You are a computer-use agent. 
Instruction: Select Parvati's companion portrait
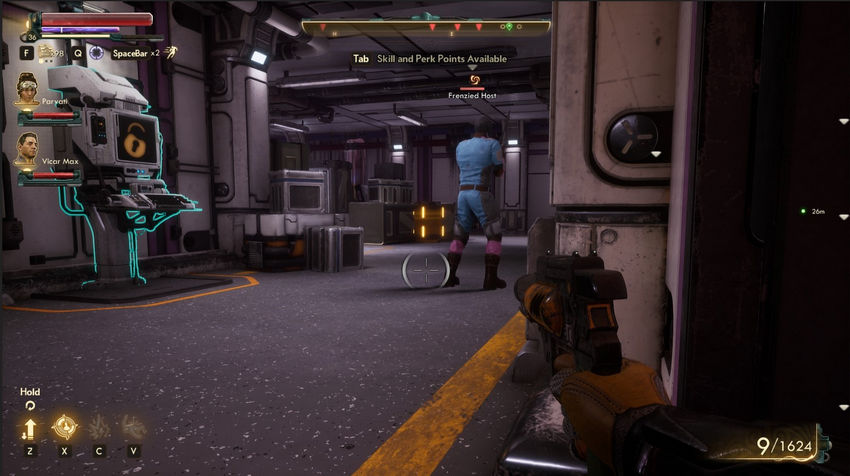[x=29, y=93]
